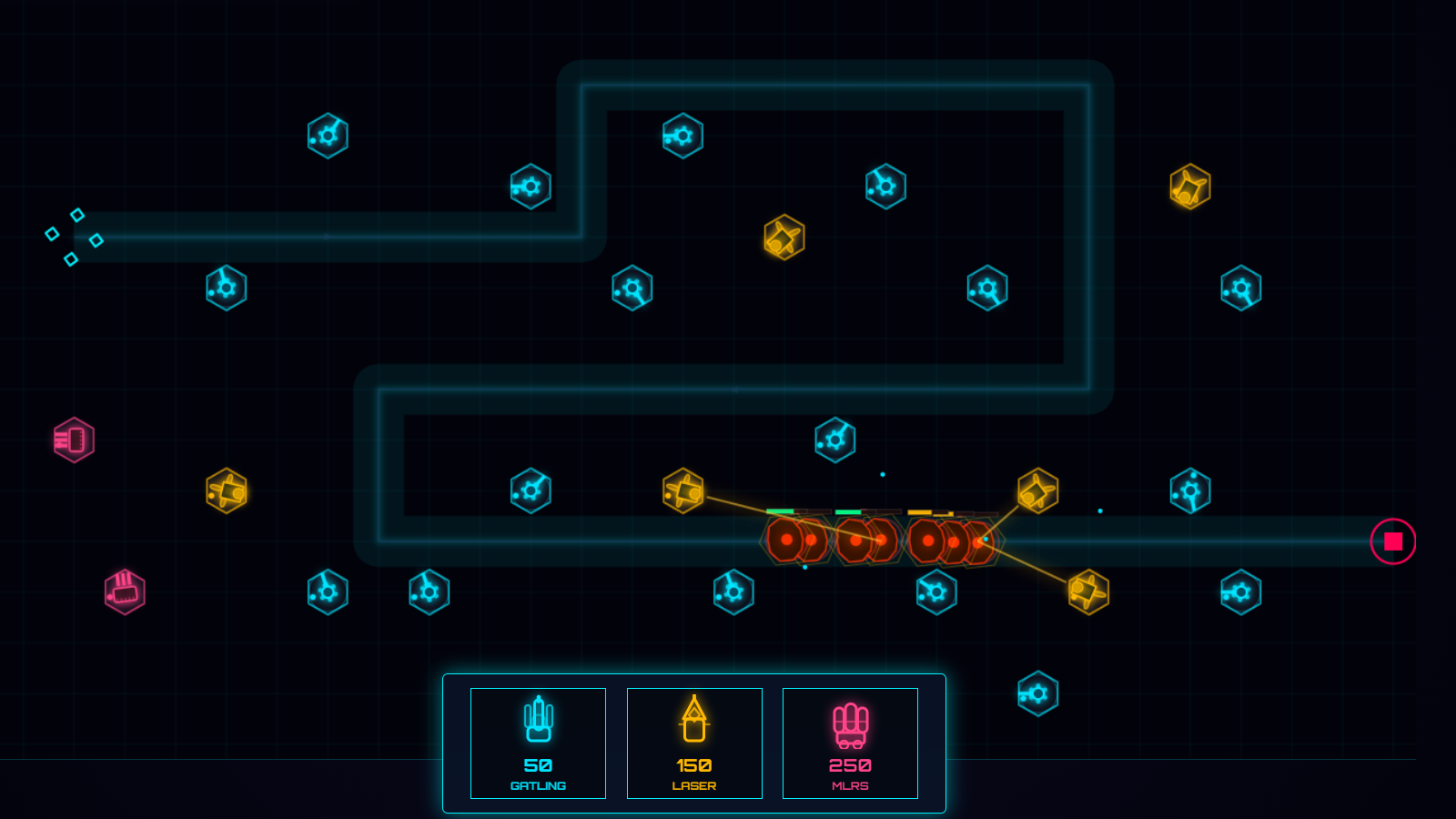Click the red enemy convoy on the path
Image resolution: width=1456 pixels, height=819 pixels.
coord(874,539)
